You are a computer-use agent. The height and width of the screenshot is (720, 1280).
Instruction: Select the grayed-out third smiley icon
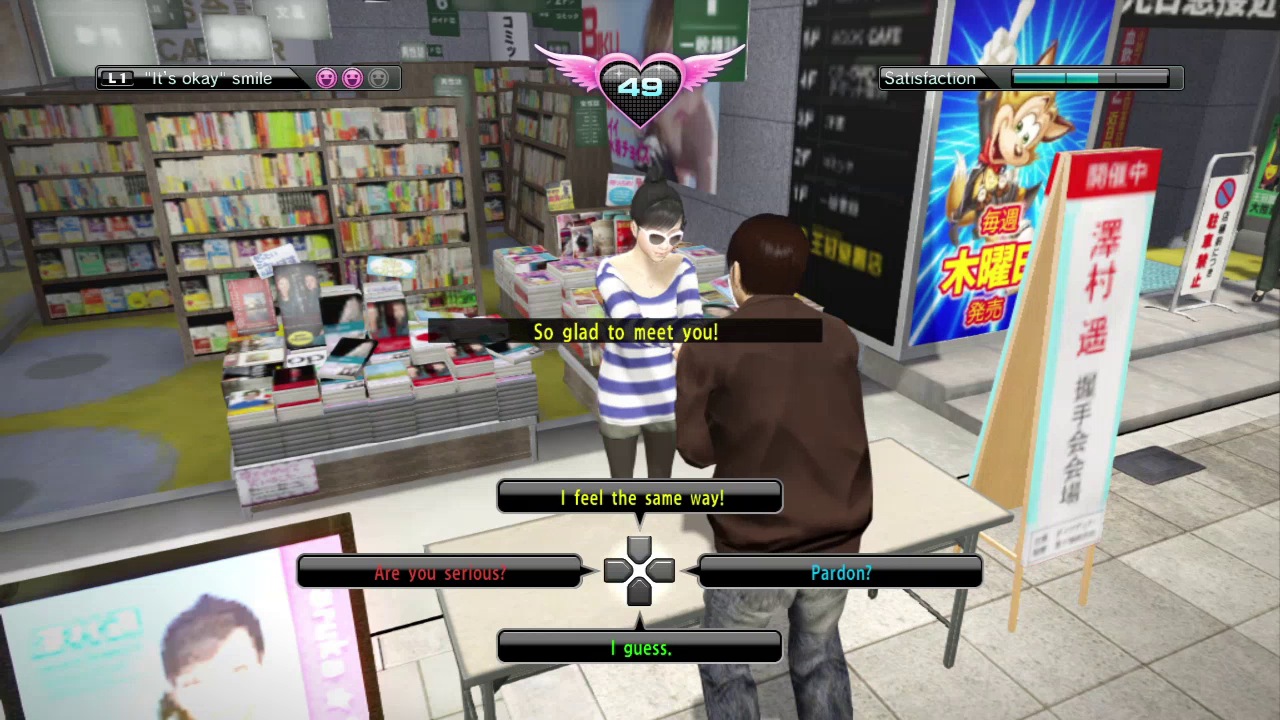point(378,78)
